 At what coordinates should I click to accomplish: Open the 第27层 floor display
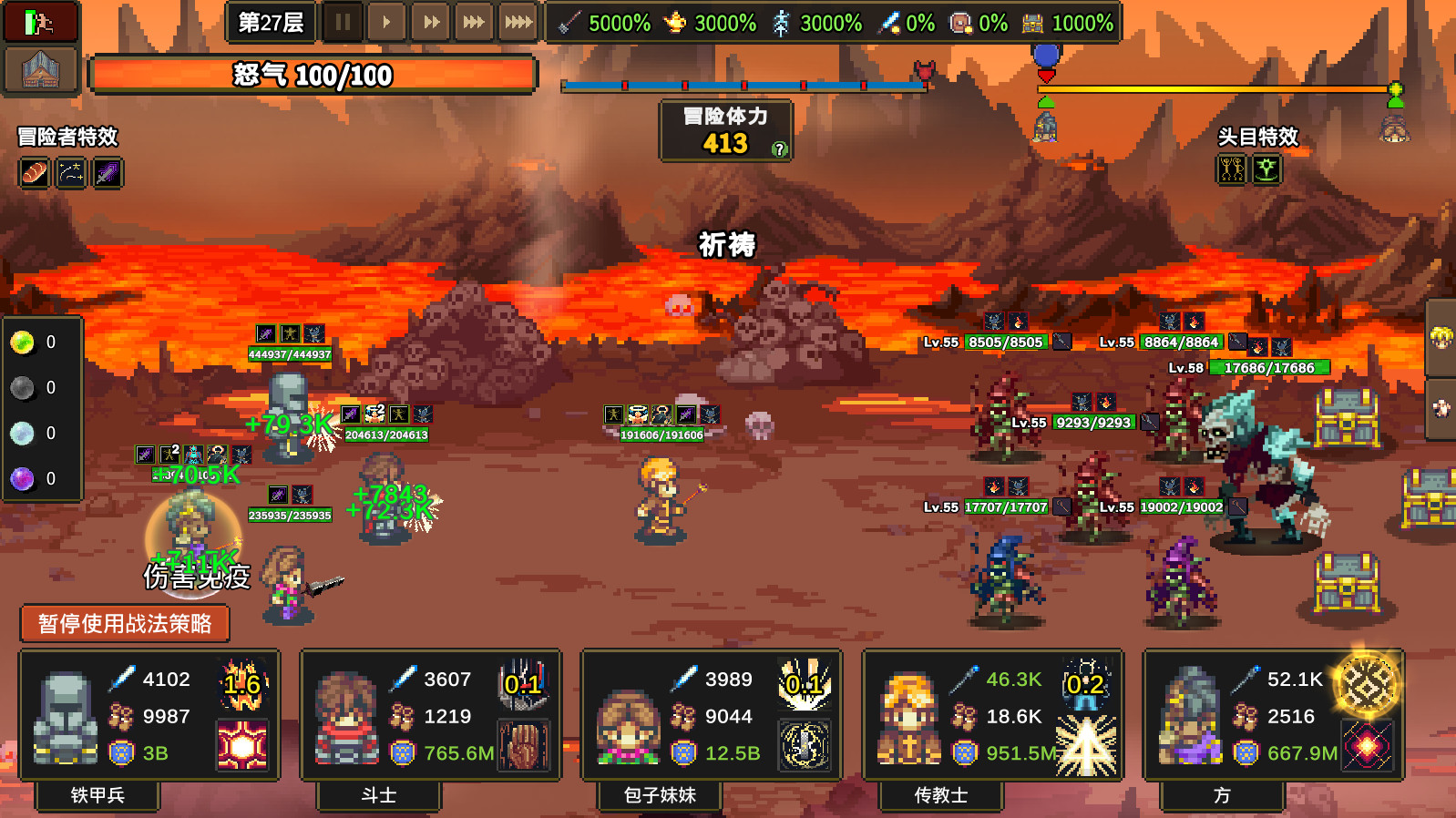270,20
